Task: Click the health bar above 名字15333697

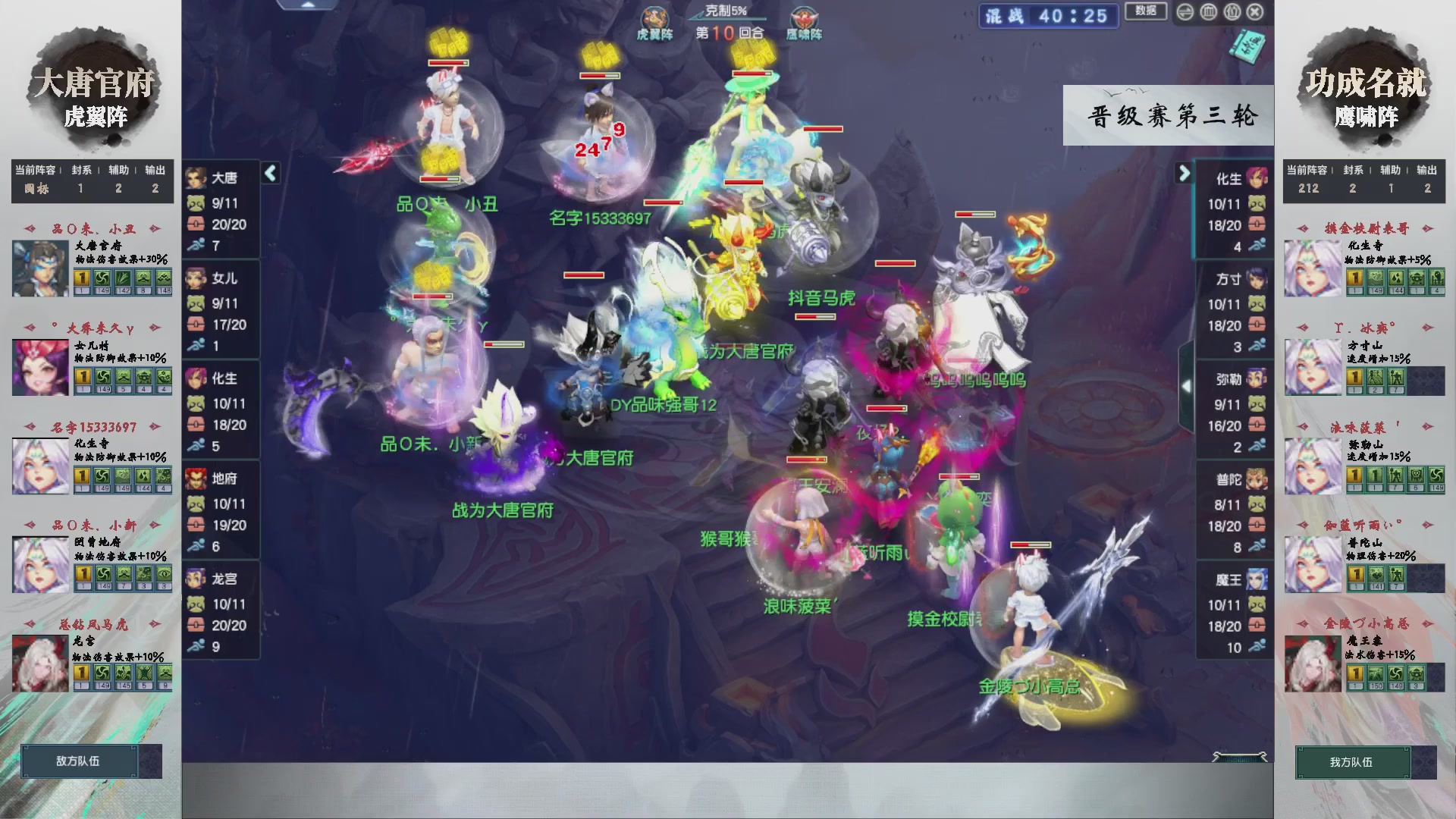Action: pyautogui.click(x=601, y=75)
